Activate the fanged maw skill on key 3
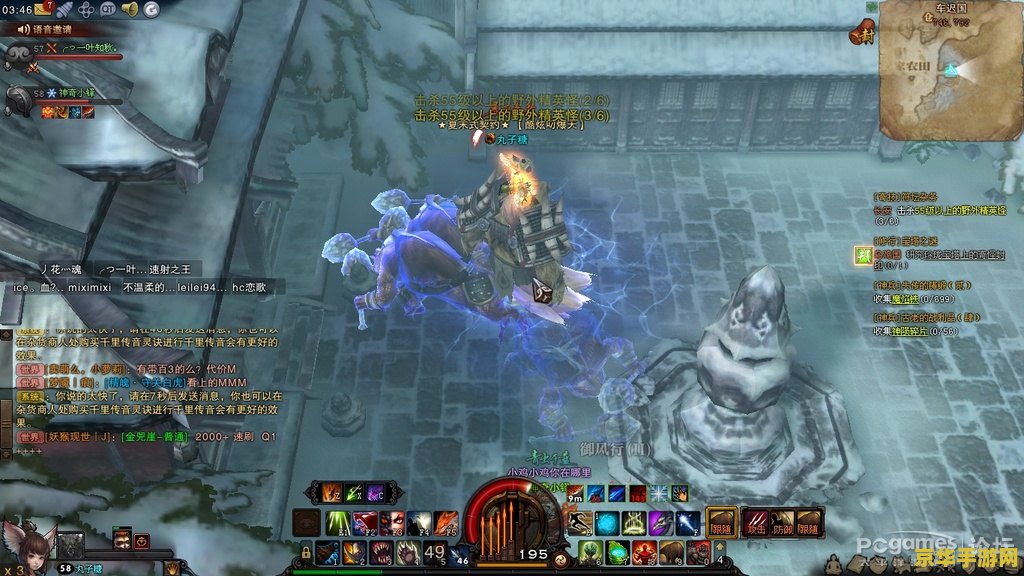The height and width of the screenshot is (576, 1024). pos(380,552)
